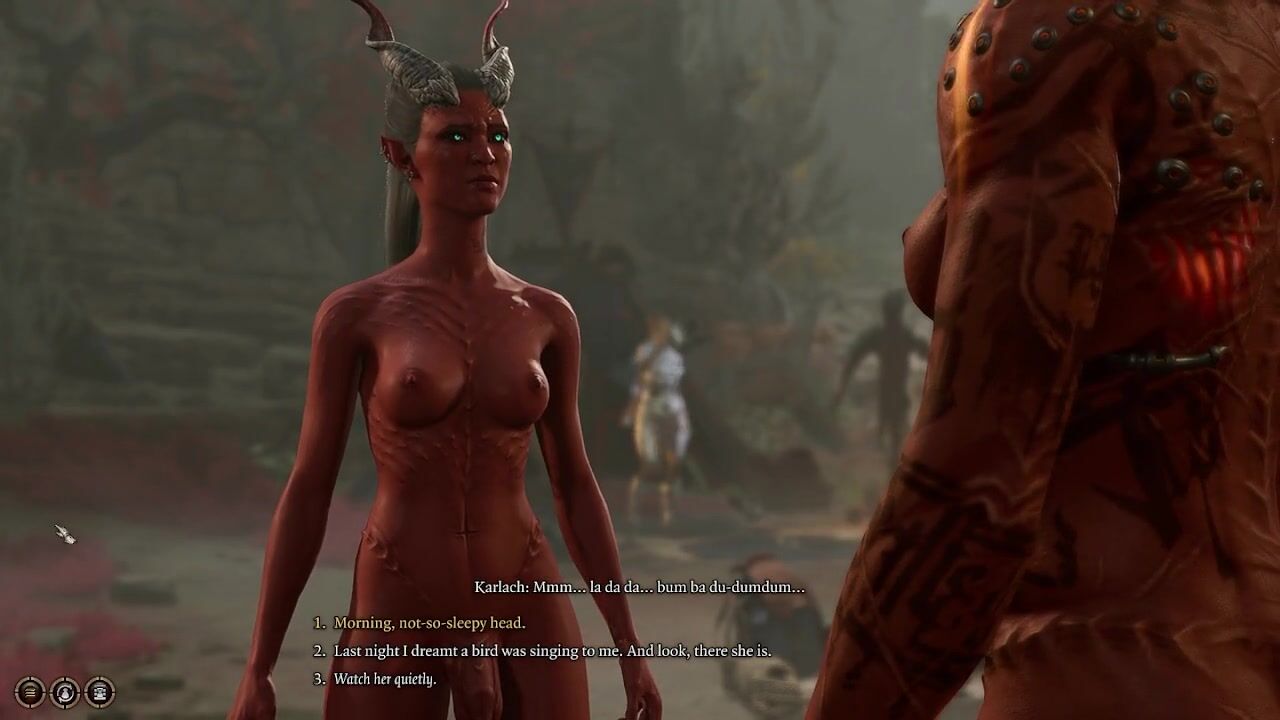The width and height of the screenshot is (1280, 720).
Task: Select the dreamt-a-bird-singing dialogue option
Action: click(552, 651)
